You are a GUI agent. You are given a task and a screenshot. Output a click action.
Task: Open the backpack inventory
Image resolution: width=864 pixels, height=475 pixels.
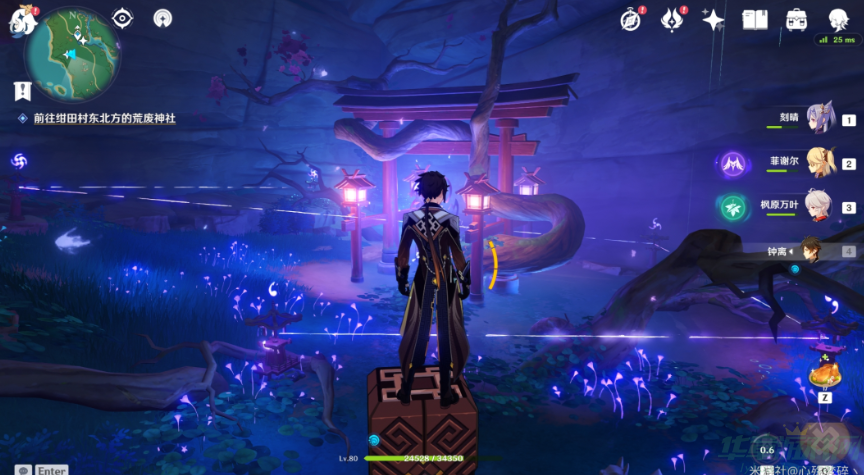coord(796,20)
